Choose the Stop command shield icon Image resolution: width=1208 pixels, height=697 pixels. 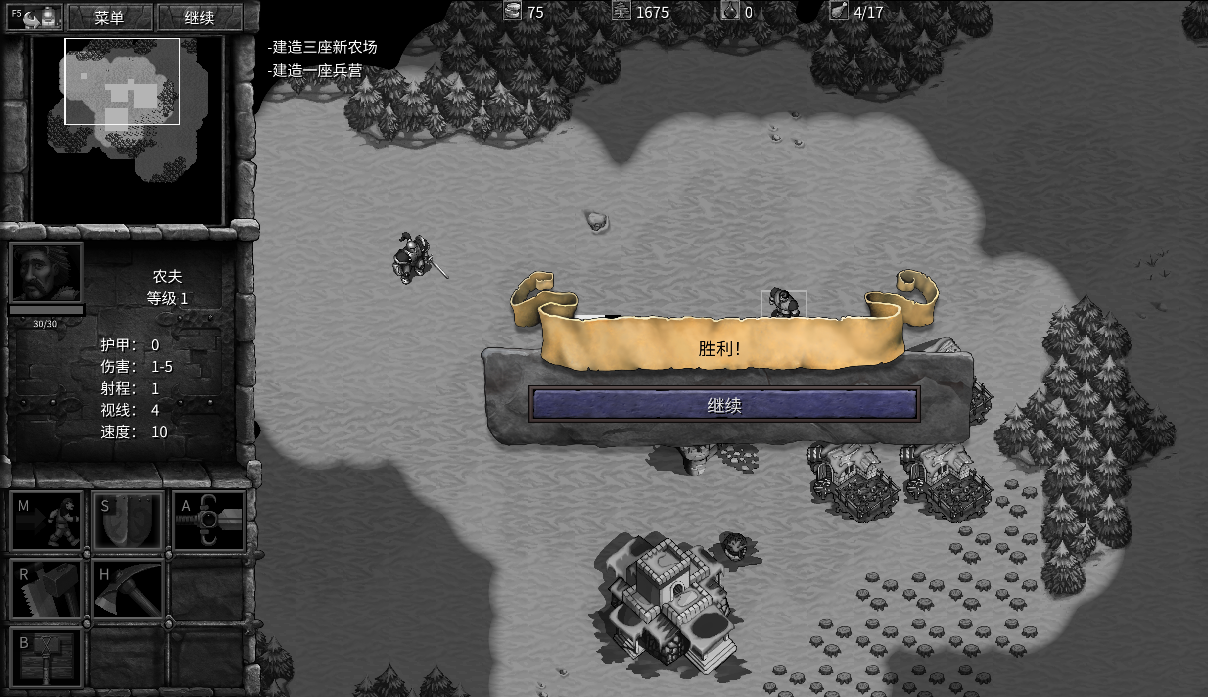click(127, 521)
